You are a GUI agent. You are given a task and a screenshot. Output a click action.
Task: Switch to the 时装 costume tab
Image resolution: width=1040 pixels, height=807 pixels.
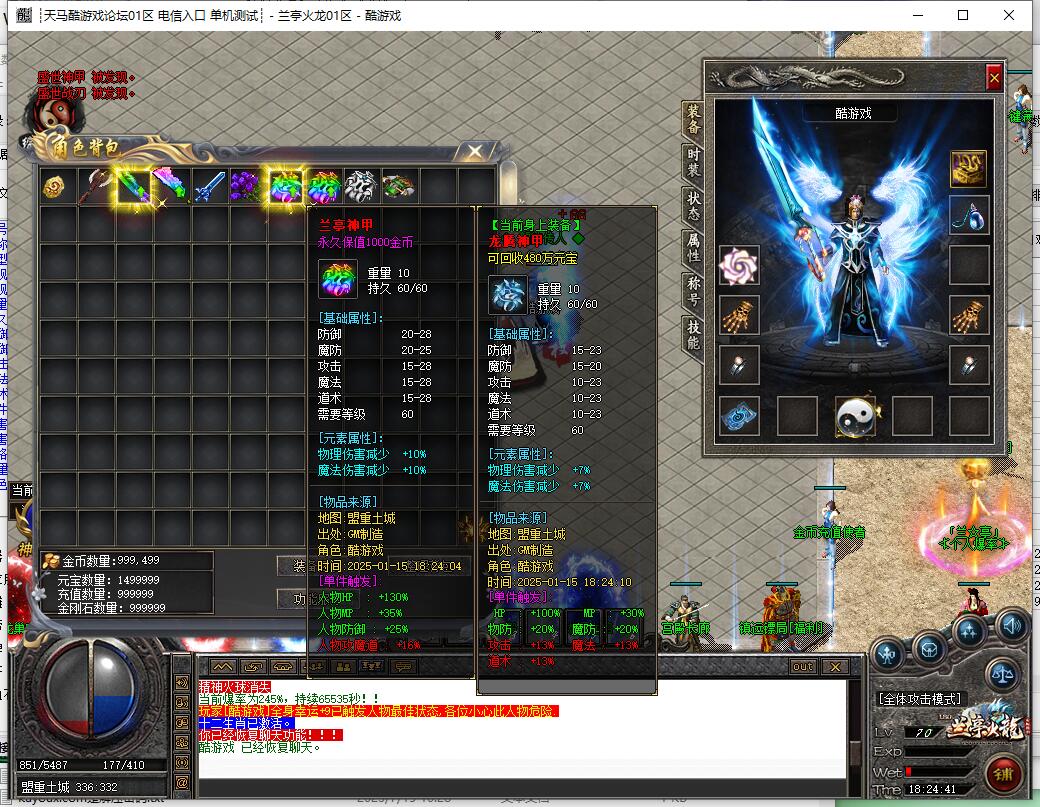[692, 162]
